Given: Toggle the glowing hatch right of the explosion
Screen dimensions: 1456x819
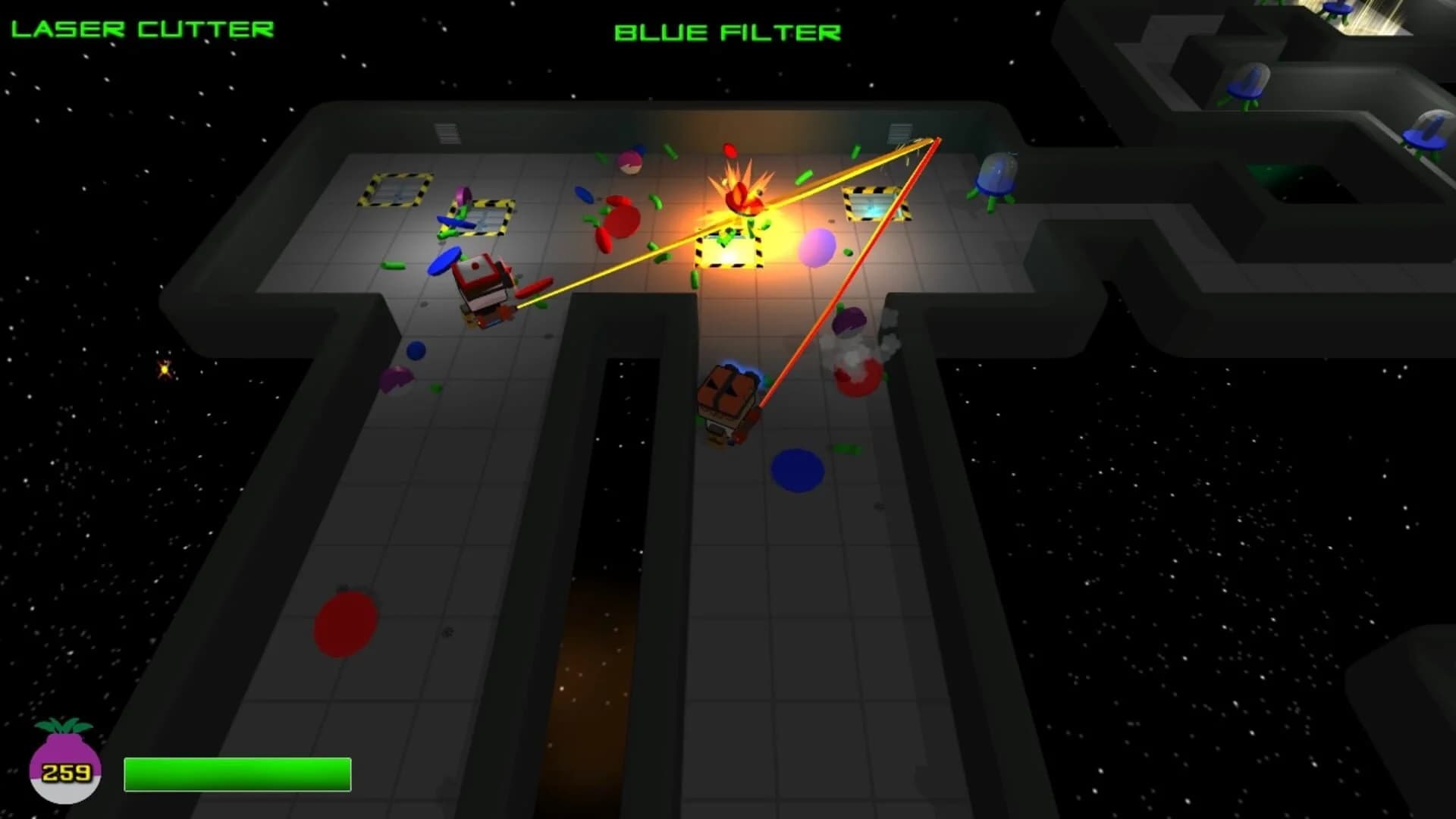Looking at the screenshot, I should click(x=876, y=203).
